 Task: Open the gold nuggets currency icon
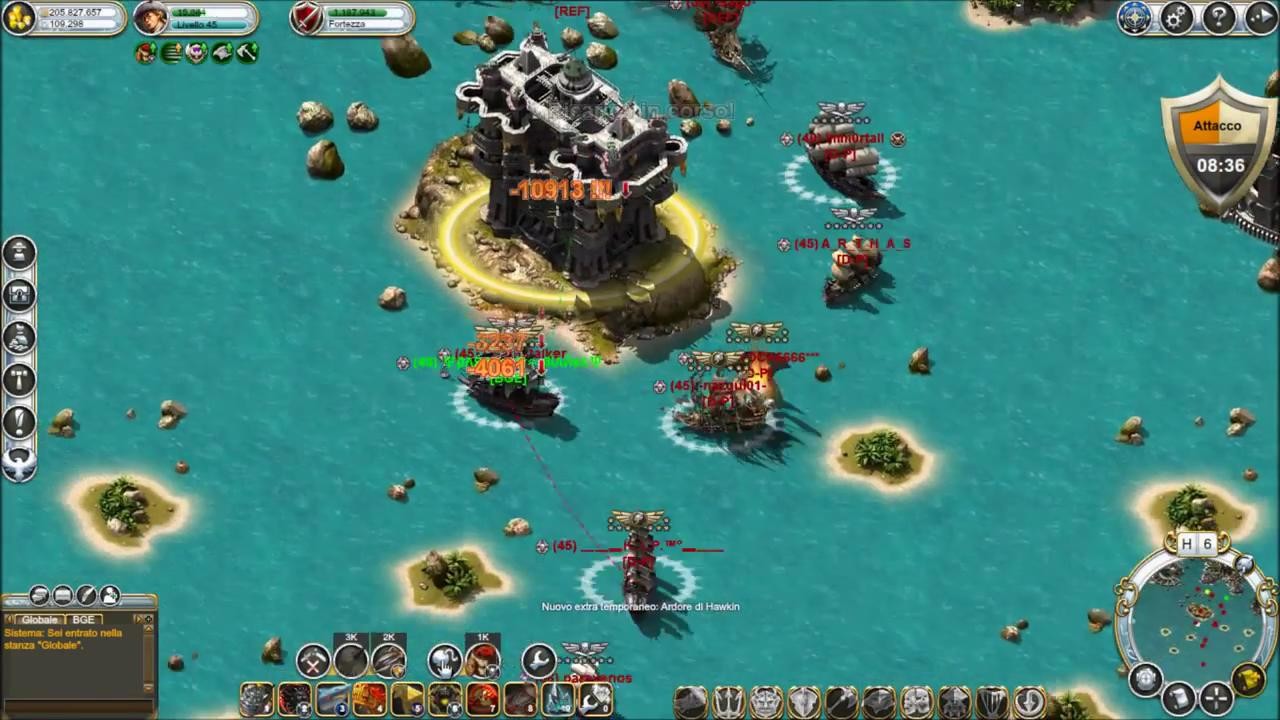coord(19,18)
